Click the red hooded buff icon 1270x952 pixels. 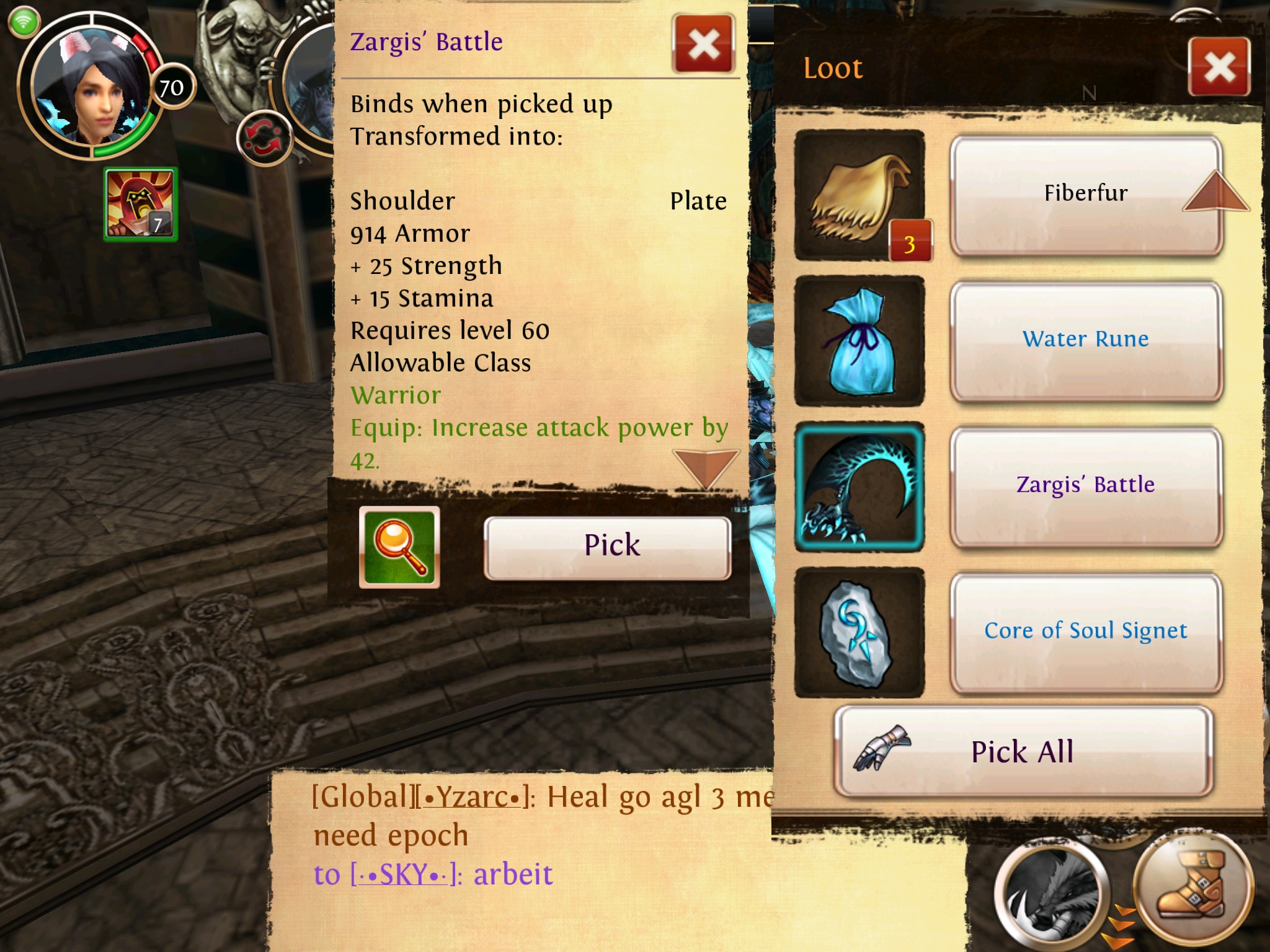141,204
